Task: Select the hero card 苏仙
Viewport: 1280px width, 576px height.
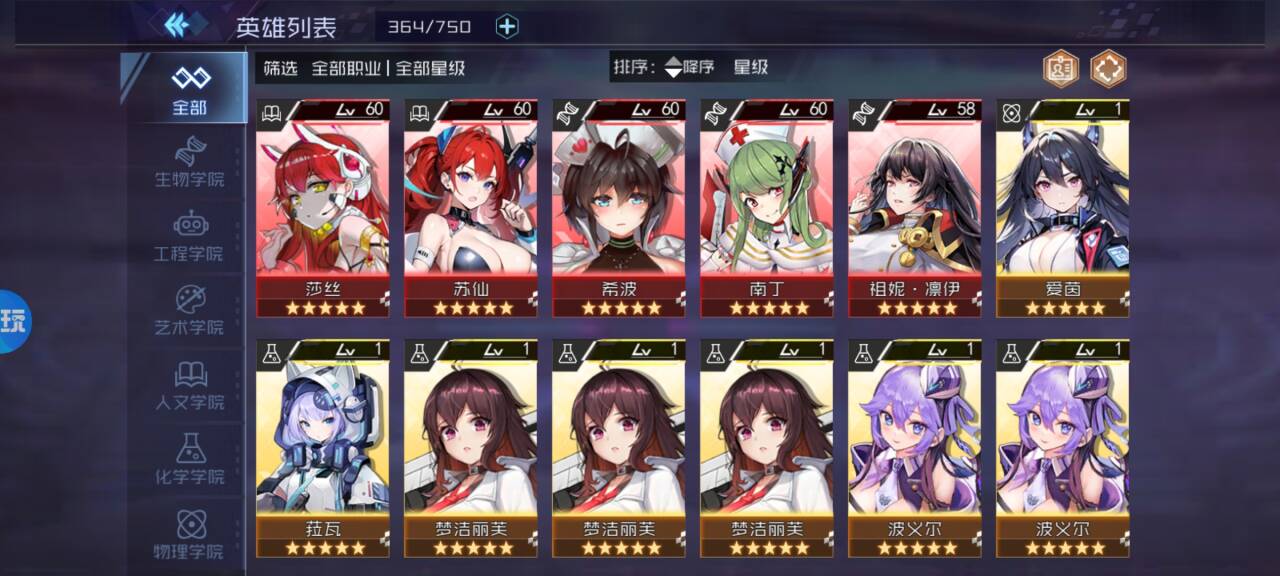Action: click(x=470, y=208)
